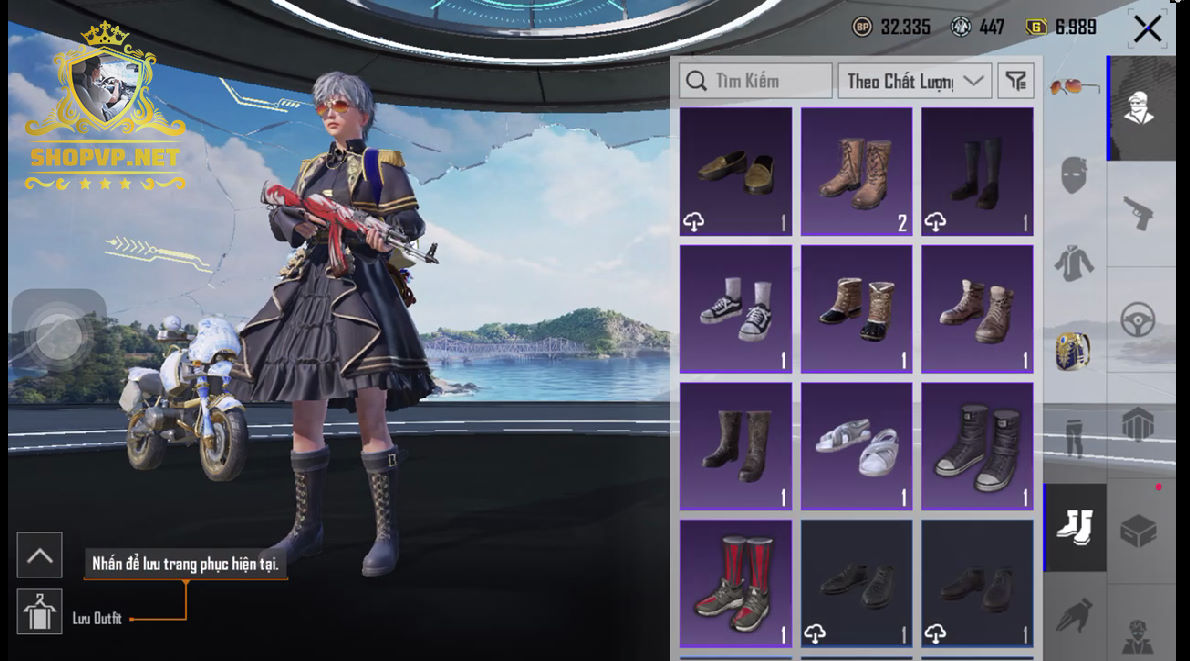Open the steering wheel vehicle tab

pos(1139,320)
